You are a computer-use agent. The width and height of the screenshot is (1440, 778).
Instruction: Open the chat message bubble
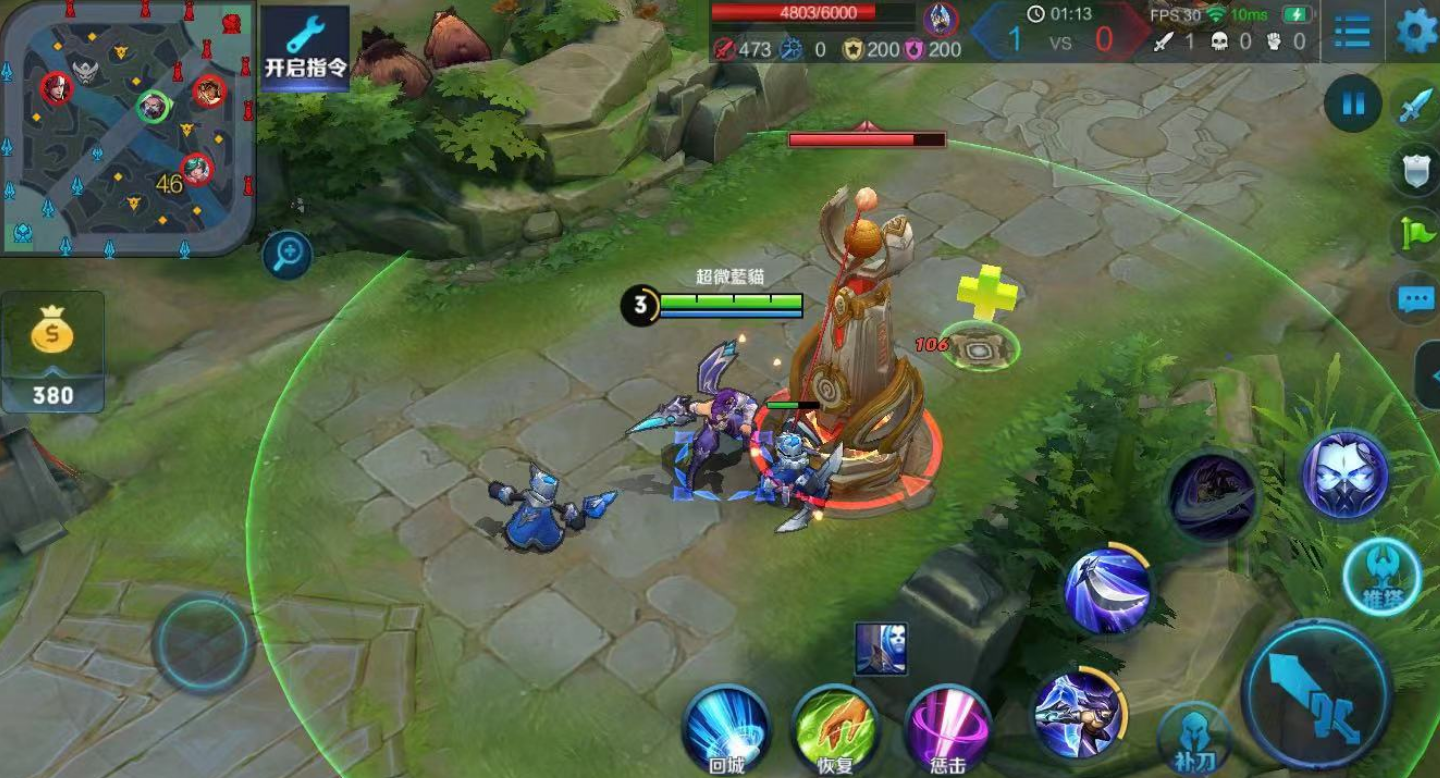tap(1416, 298)
